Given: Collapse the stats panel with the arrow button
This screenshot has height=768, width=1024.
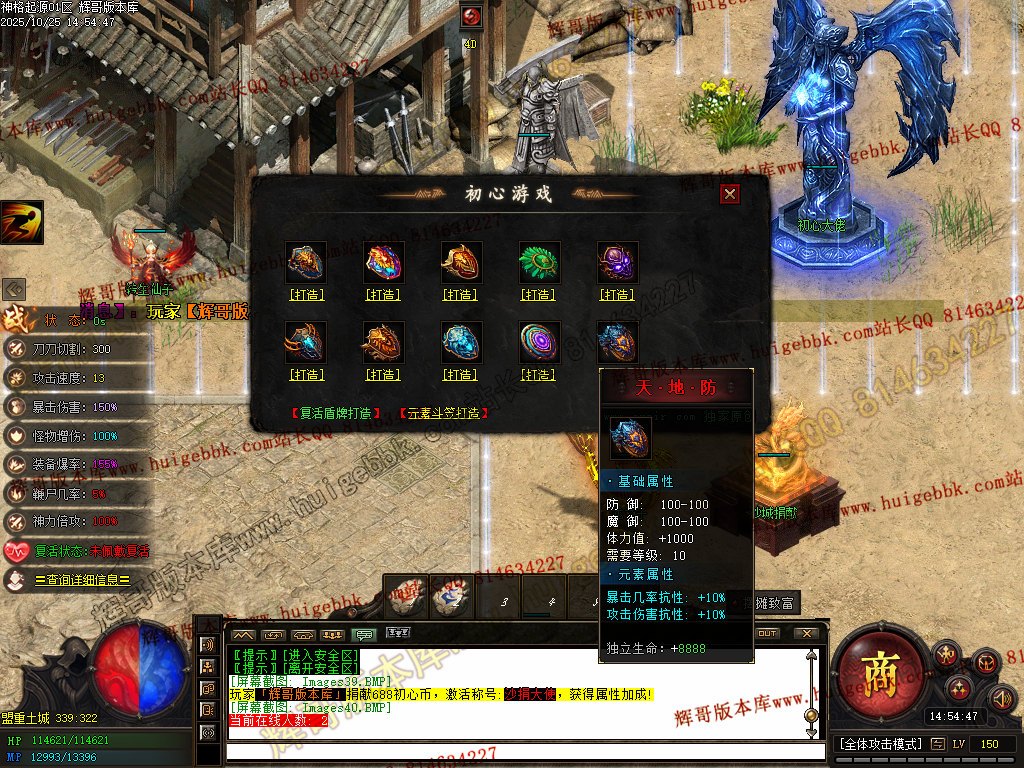Looking at the screenshot, I should 14,289.
